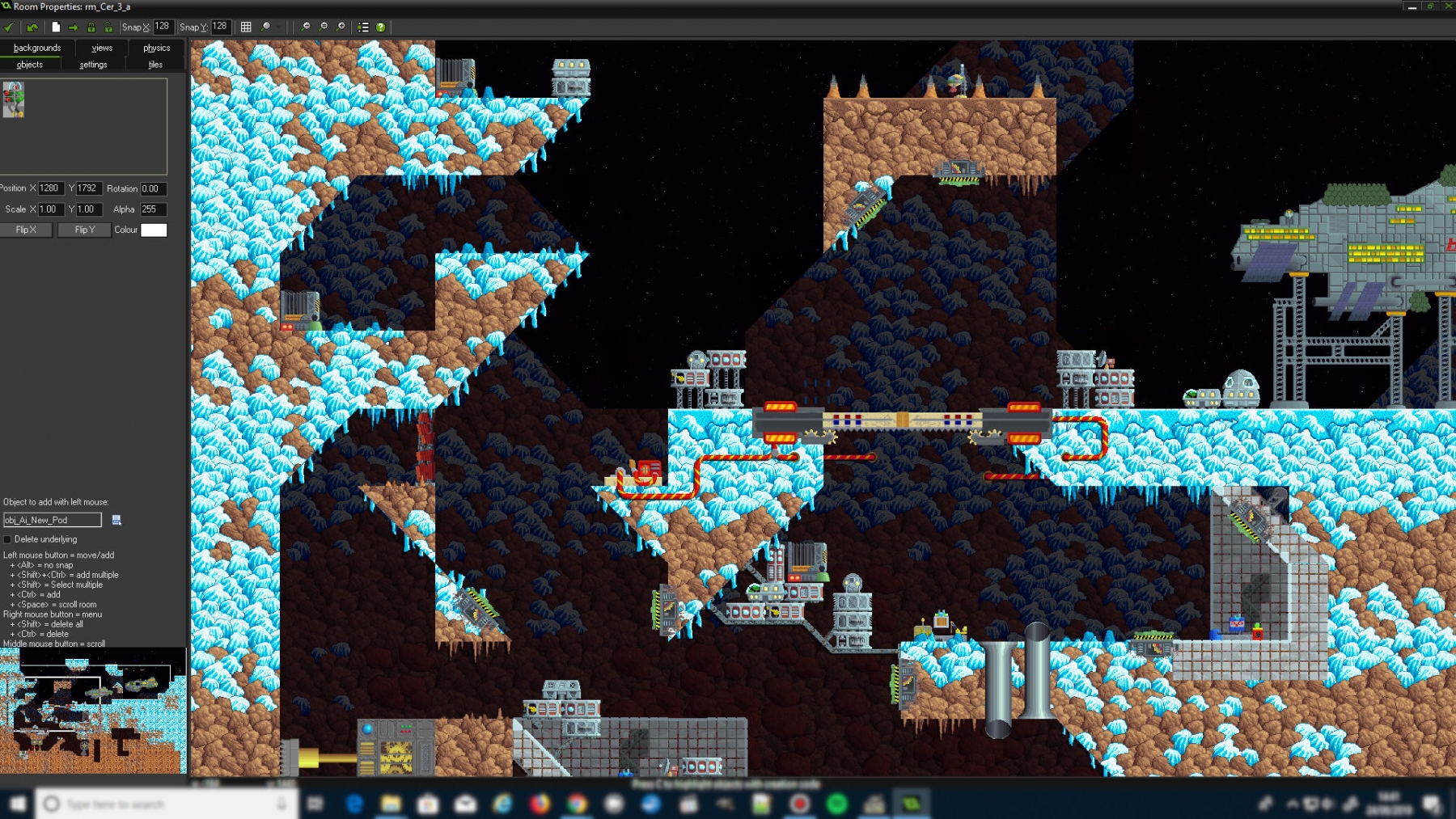Undo the last change with the green arrow
Screen dimensions: 1456x819
[32, 27]
